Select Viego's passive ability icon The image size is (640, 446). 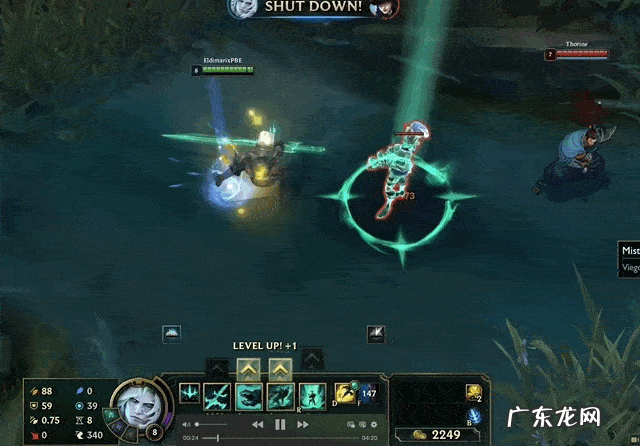pyautogui.click(x=189, y=395)
